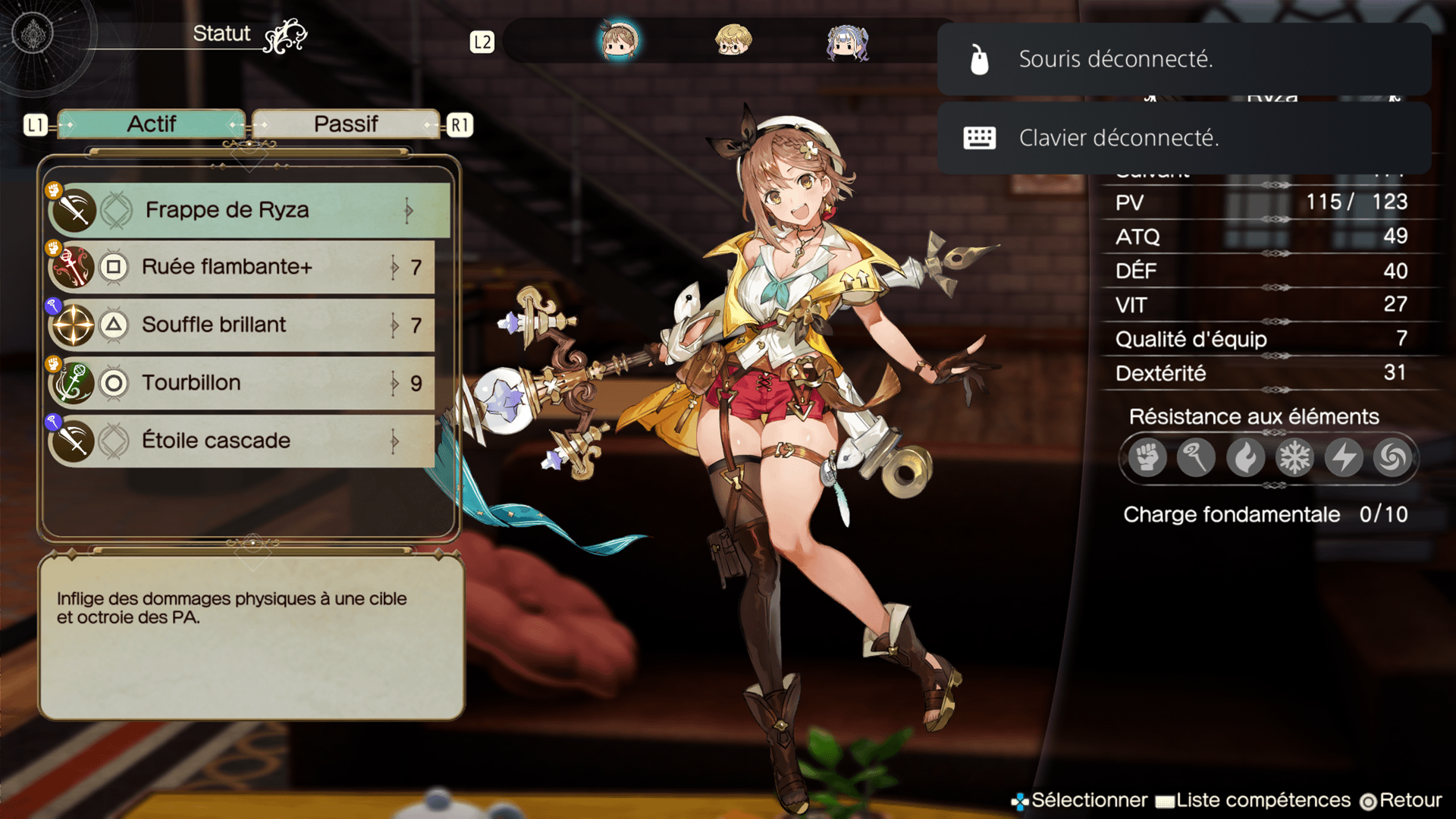Click the Clavier déconnecté notification
Viewport: 1456px width, 819px height.
click(1184, 138)
